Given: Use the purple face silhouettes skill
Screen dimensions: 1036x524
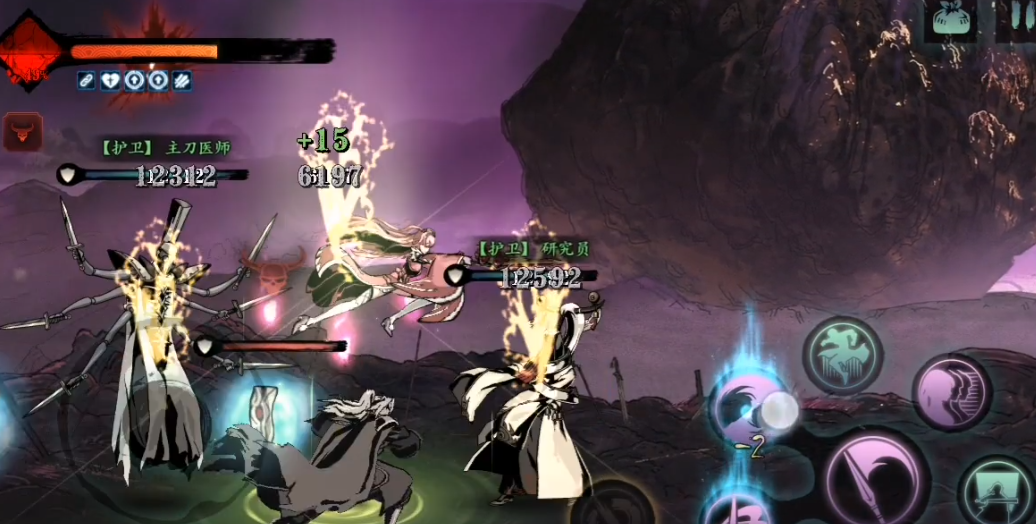Looking at the screenshot, I should pos(950,391).
